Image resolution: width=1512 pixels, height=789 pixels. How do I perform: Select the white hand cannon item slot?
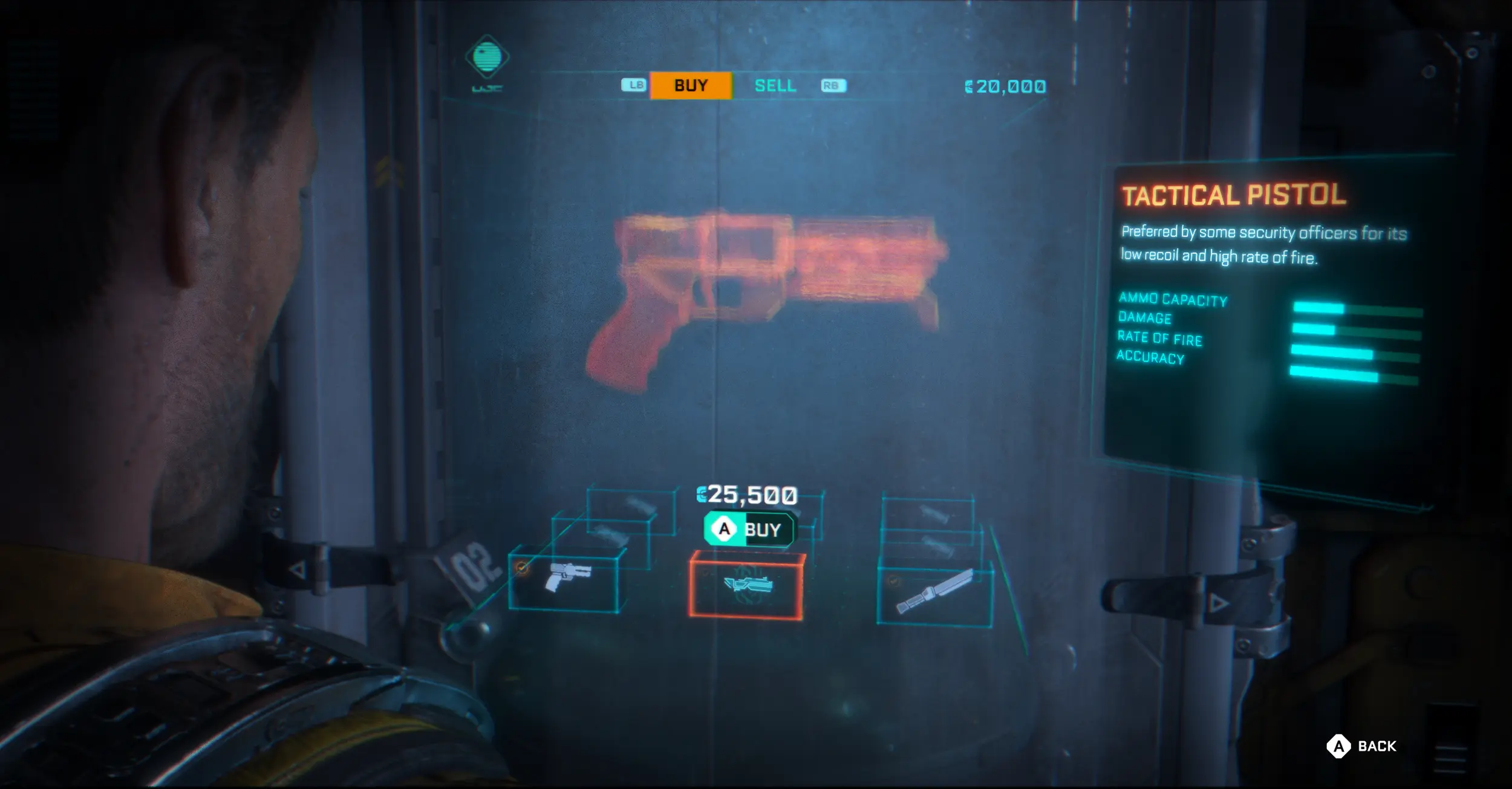click(x=565, y=578)
